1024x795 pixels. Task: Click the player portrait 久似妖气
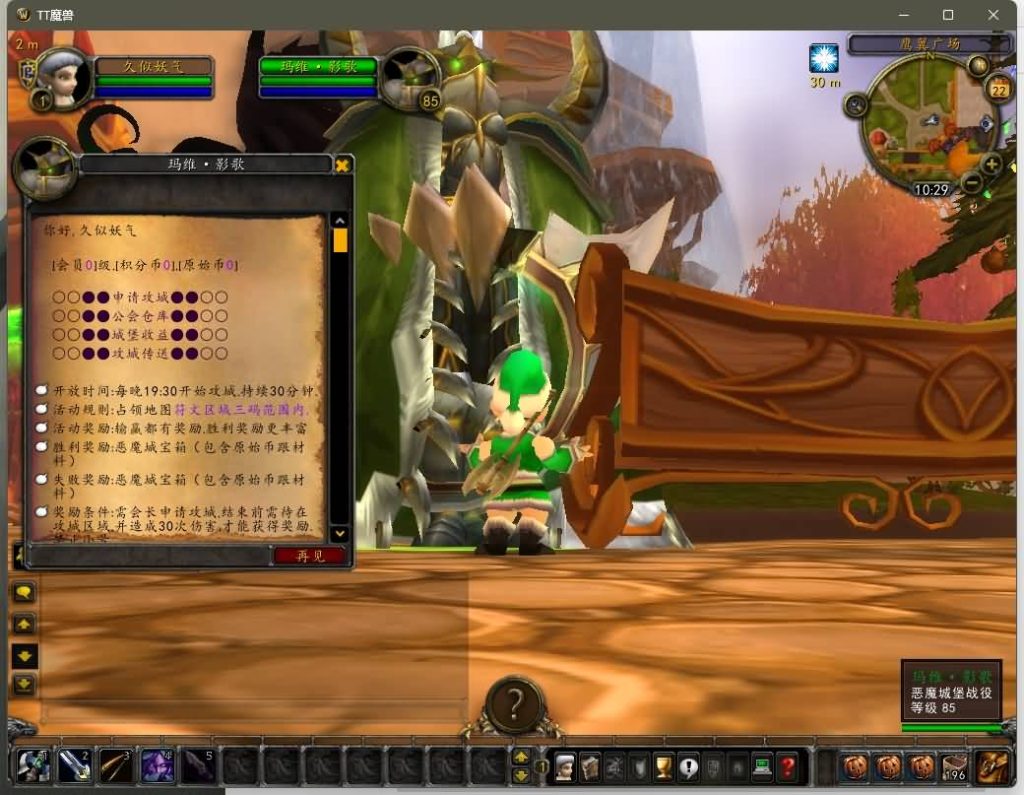point(66,76)
